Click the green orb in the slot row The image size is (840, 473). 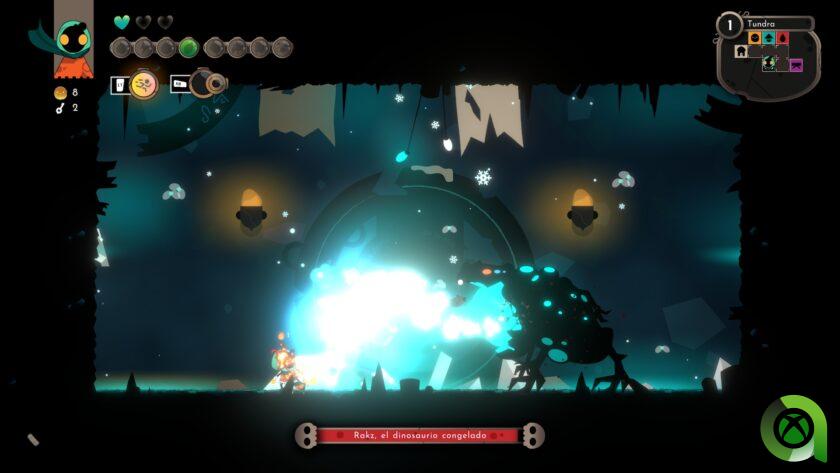click(188, 47)
